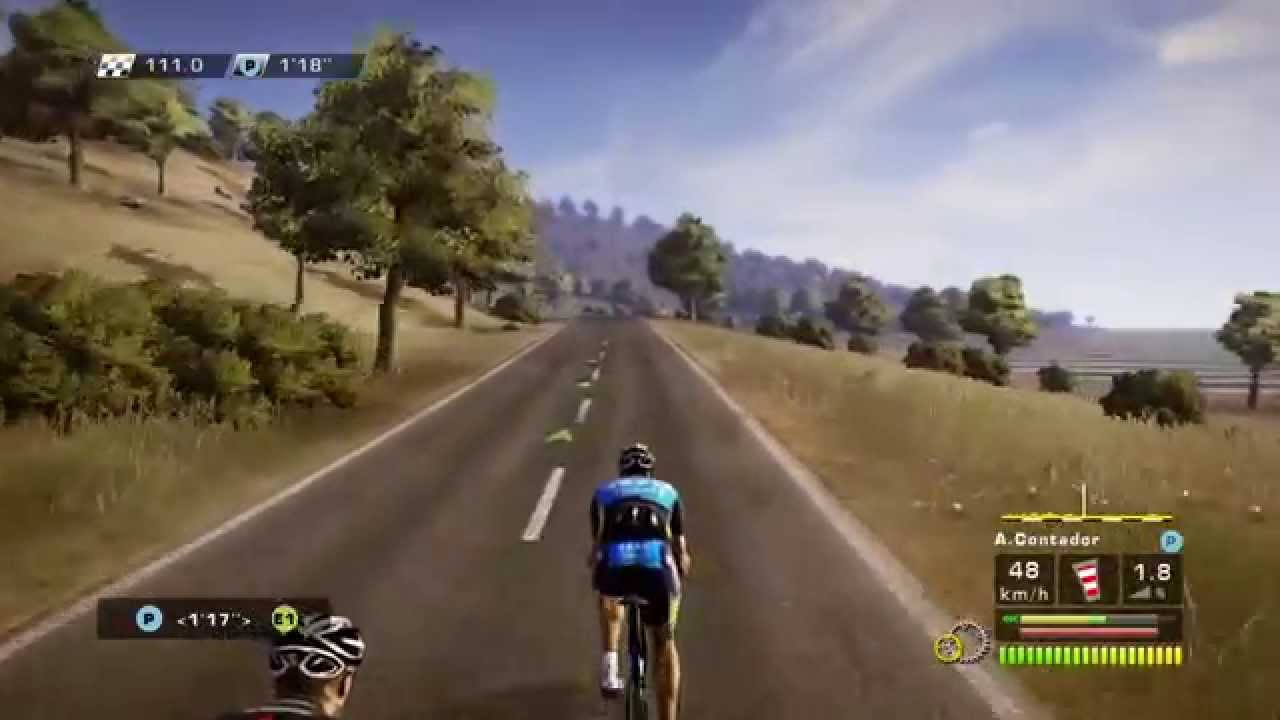
Task: Click the checkered finish flag icon
Action: tap(116, 66)
